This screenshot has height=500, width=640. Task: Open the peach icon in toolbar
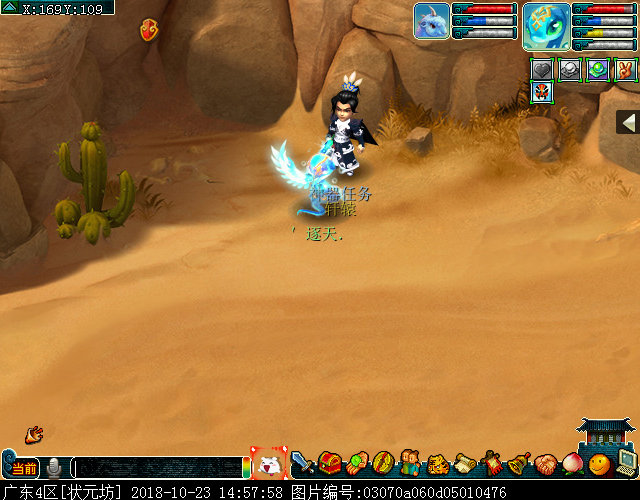[x=573, y=464]
